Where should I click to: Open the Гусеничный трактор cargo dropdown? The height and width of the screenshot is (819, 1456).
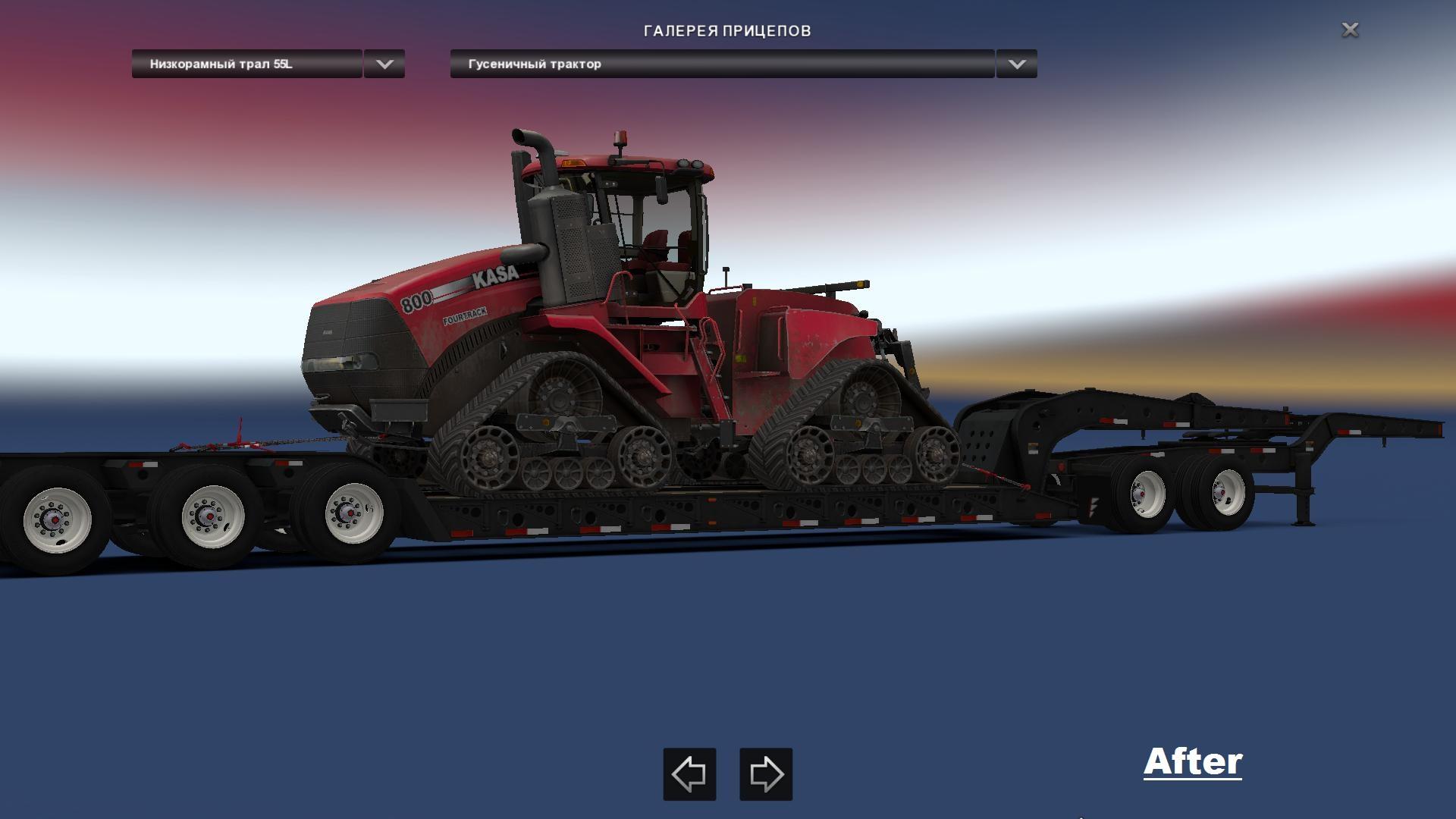tap(722, 64)
